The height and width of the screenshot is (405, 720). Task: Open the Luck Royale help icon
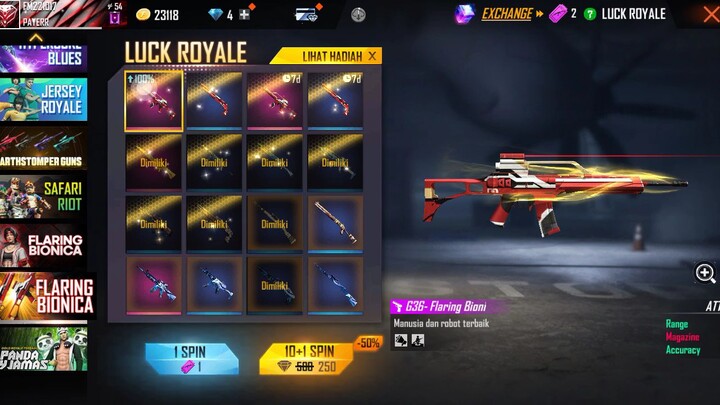click(x=590, y=14)
